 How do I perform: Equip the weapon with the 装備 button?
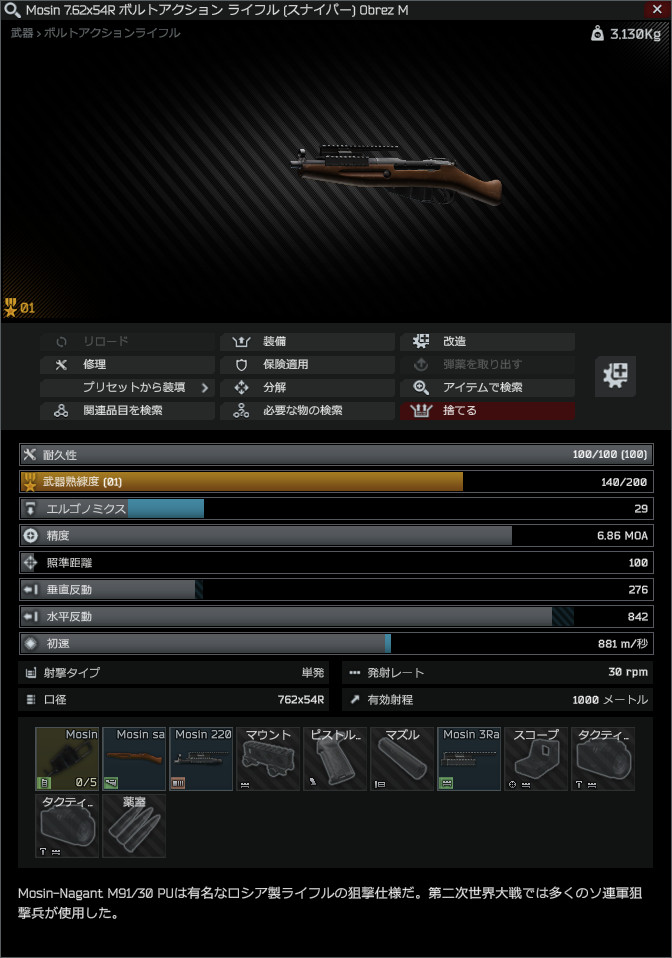point(306,342)
